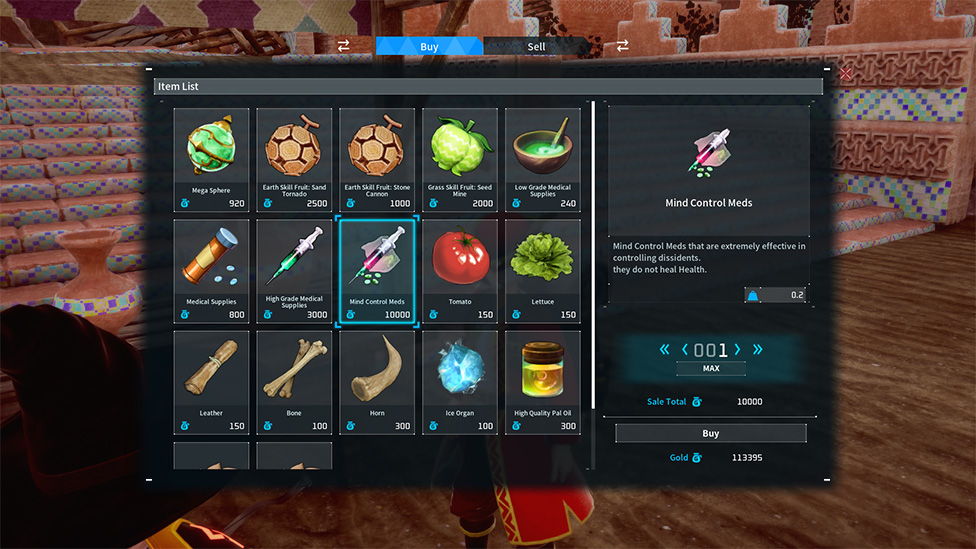Pick High Quality Pal Oil

543,383
